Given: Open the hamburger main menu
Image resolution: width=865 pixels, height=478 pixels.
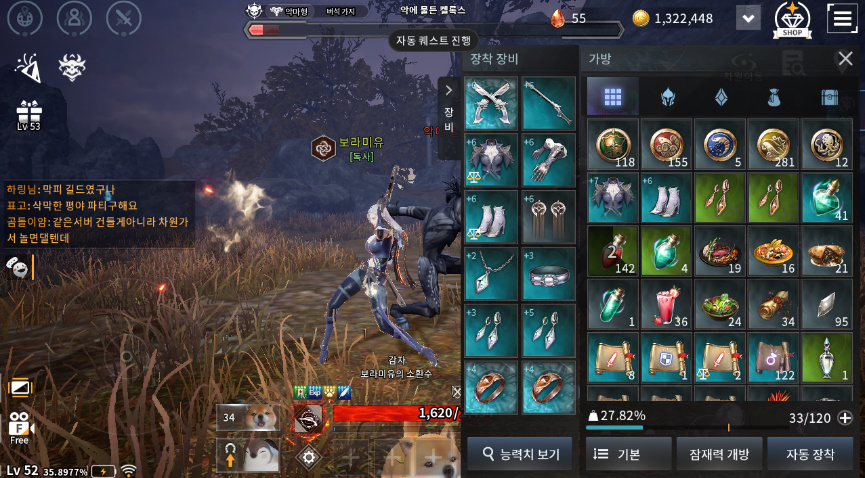Looking at the screenshot, I should click(842, 18).
